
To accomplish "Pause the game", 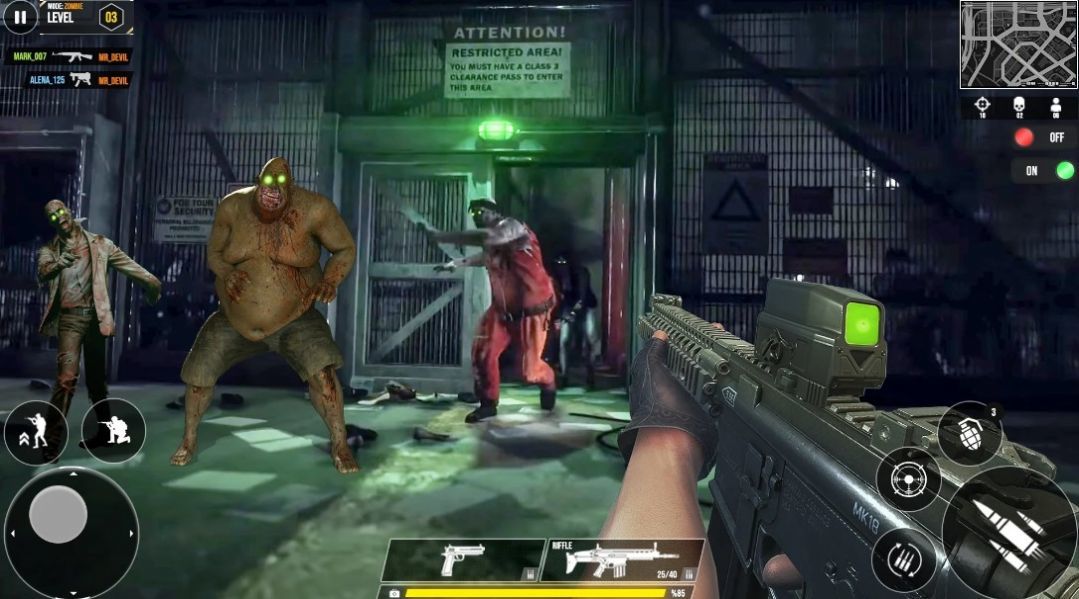I will (19, 16).
